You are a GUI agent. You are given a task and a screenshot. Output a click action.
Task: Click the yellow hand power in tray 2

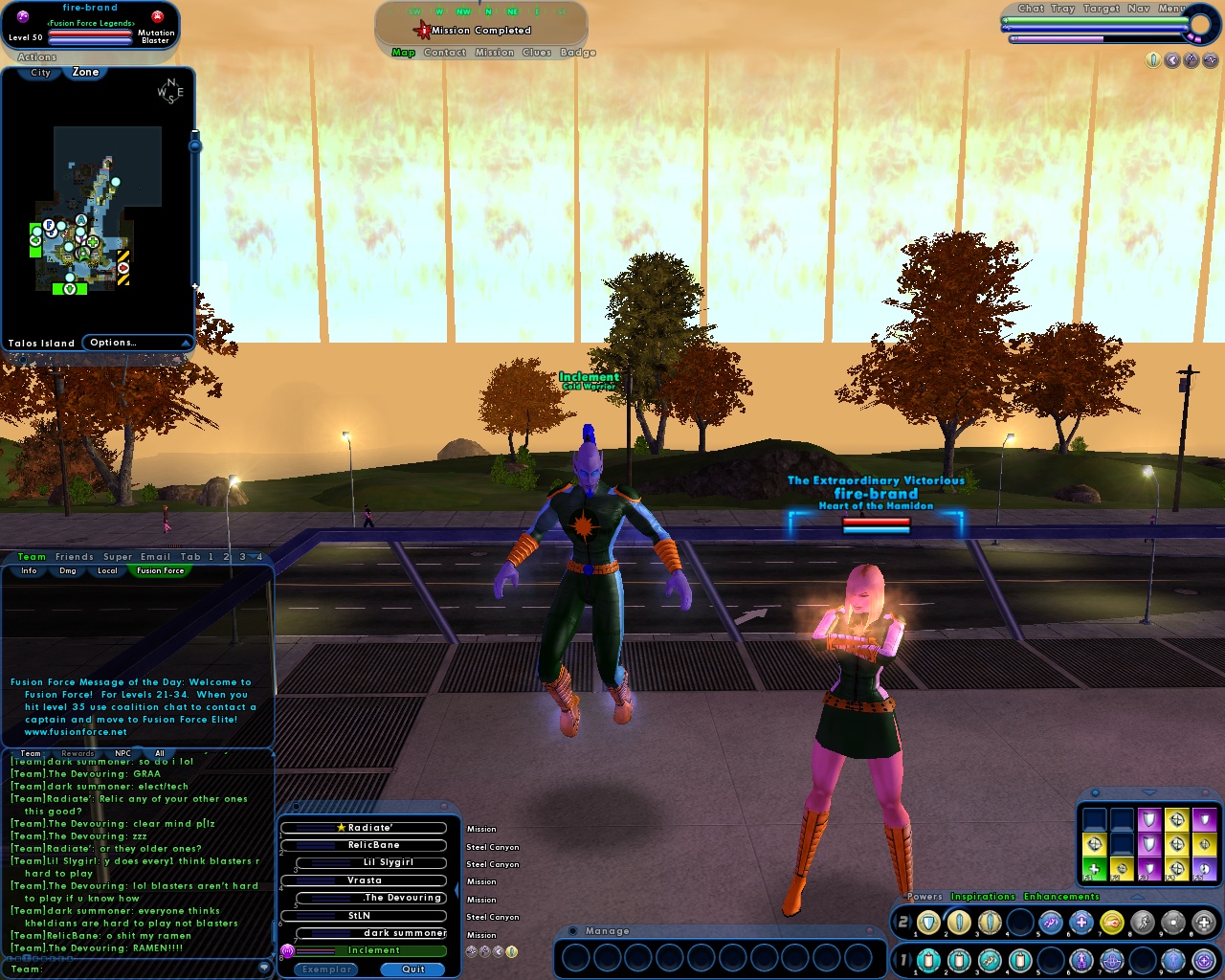pos(1111,922)
